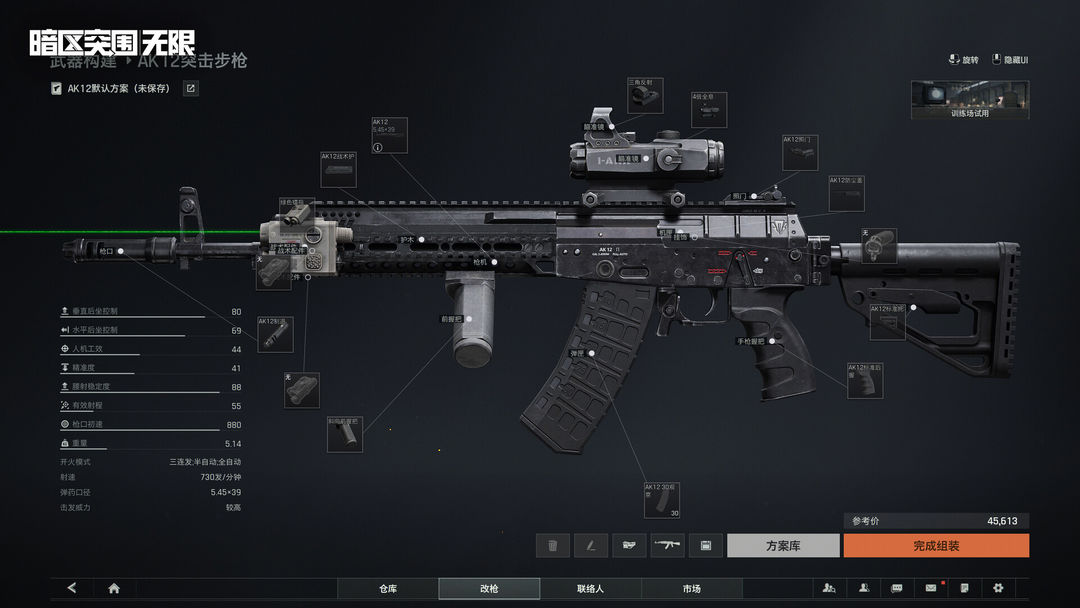1080x608 pixels.
Task: Pick the AK12战术护木 handguard slot
Action: click(x=338, y=169)
